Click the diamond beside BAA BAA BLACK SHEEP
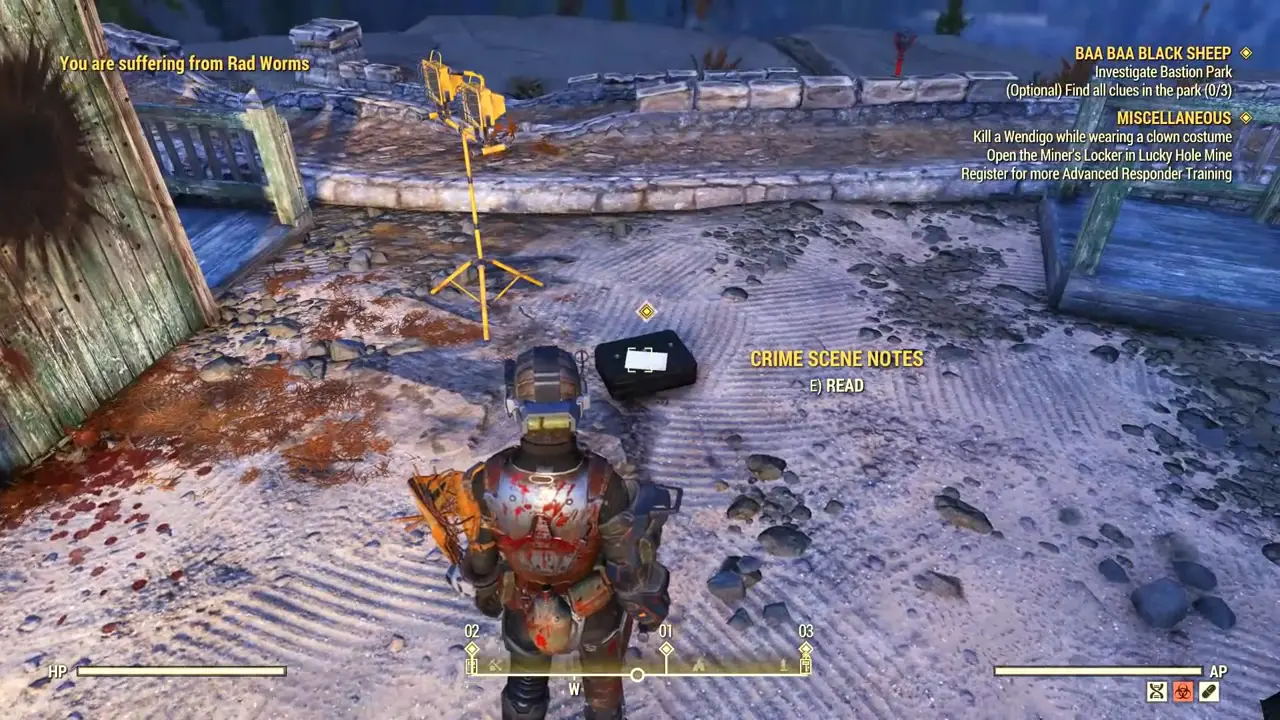 click(1246, 53)
